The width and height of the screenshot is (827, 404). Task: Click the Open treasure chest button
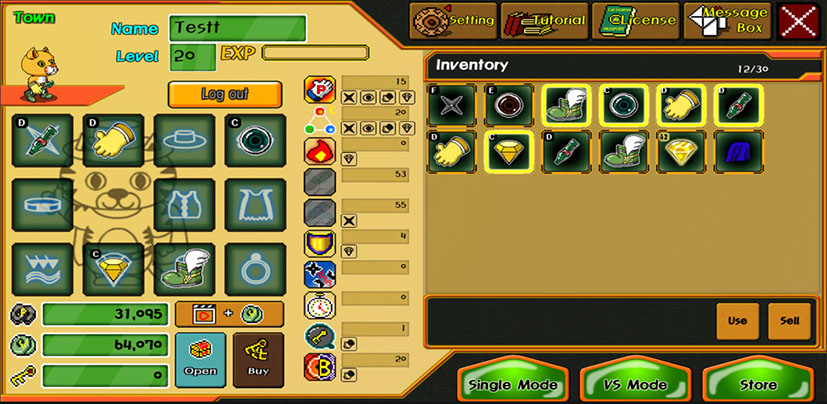click(x=200, y=360)
